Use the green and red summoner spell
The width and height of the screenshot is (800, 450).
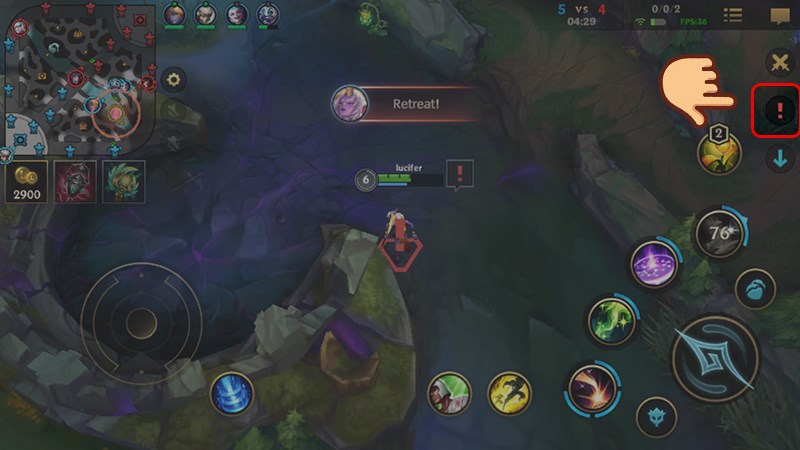point(449,393)
